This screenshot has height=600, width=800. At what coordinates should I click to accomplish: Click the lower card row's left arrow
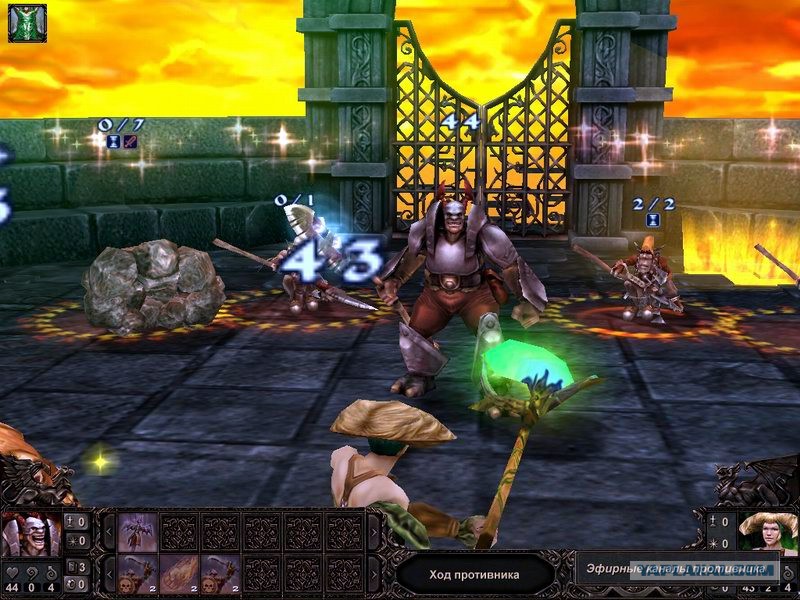click(109, 574)
